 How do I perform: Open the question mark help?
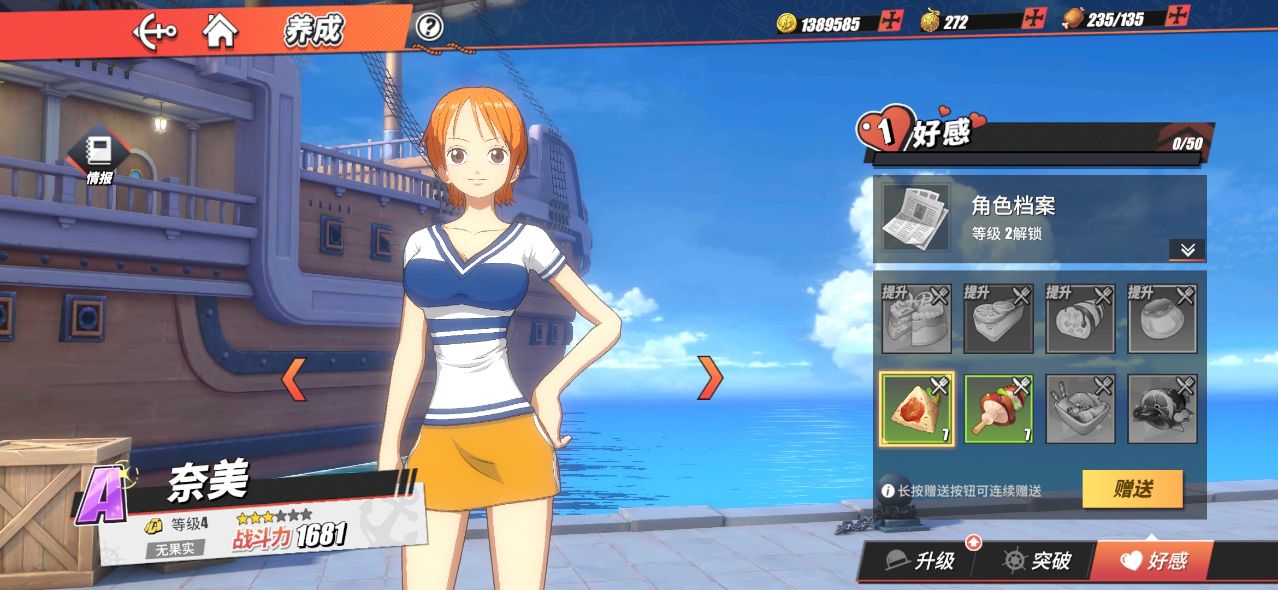[x=429, y=27]
